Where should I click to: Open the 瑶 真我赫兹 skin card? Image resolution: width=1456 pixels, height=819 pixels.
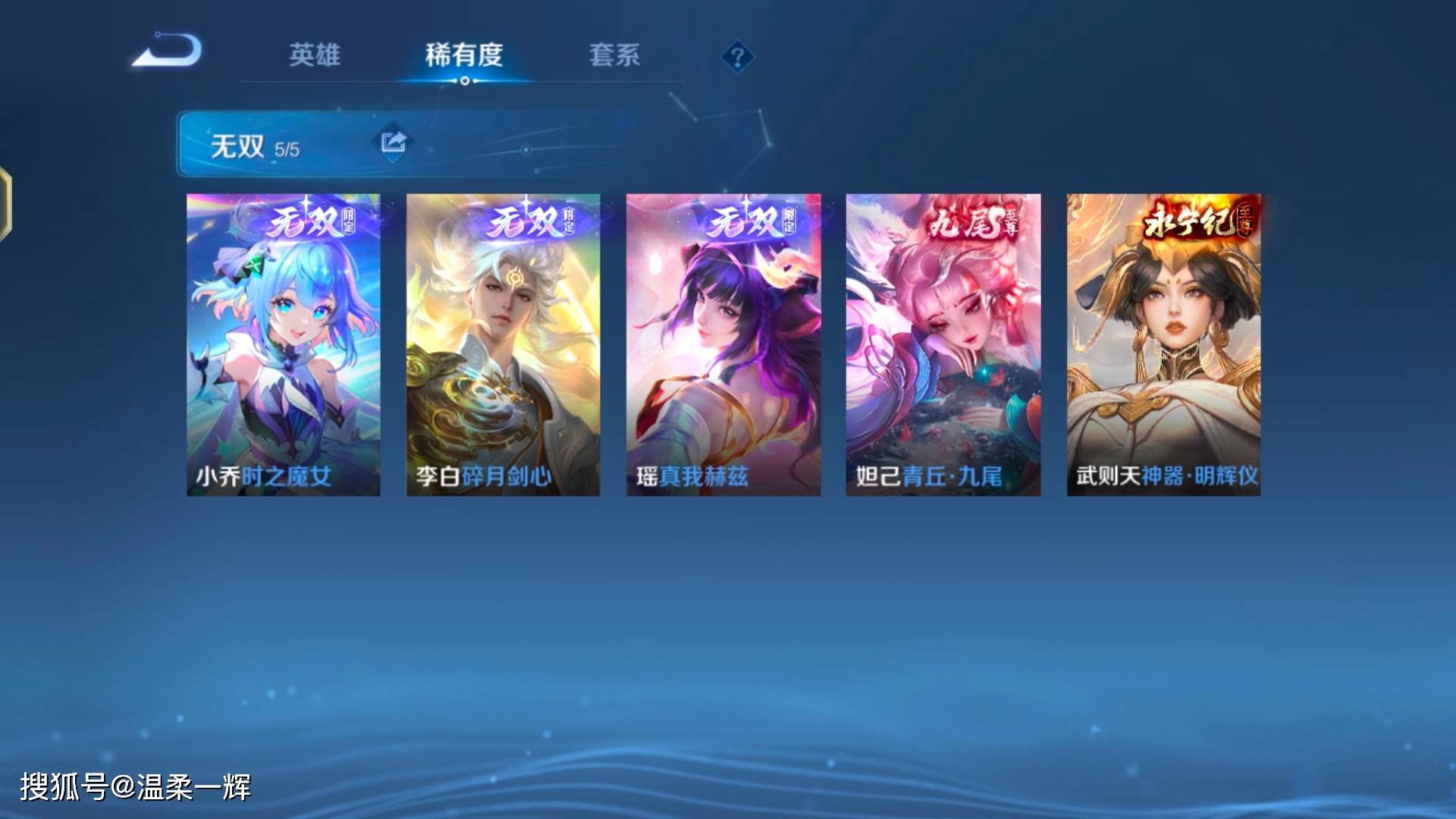pos(723,345)
